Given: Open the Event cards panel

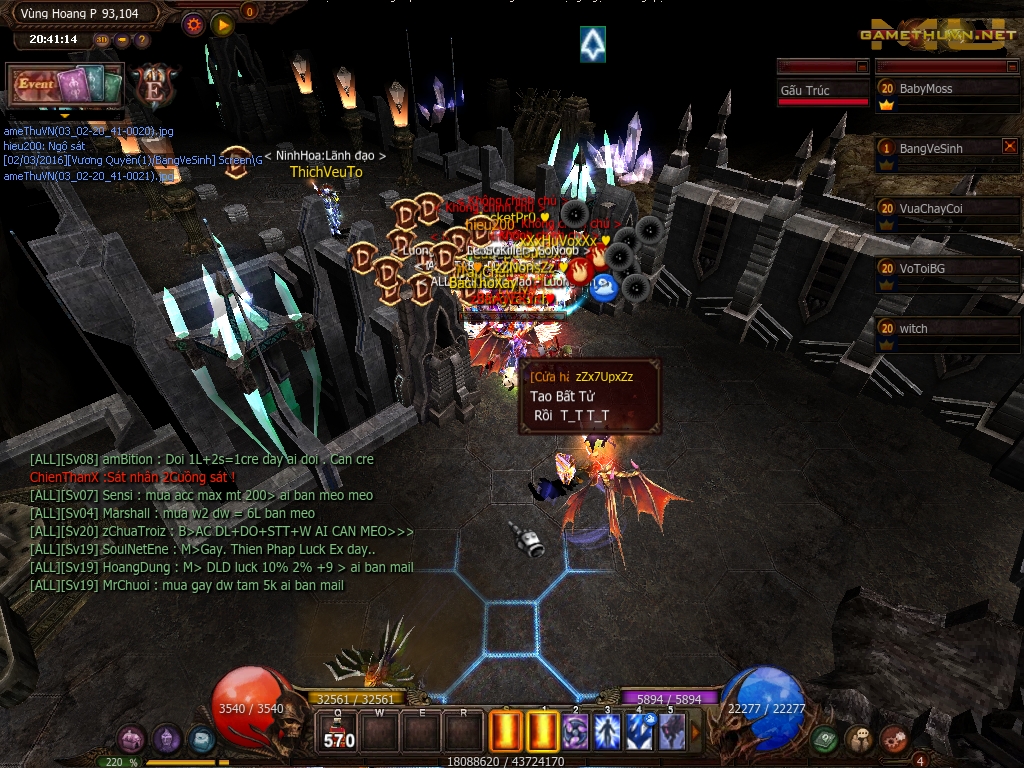Looking at the screenshot, I should click(x=65, y=86).
